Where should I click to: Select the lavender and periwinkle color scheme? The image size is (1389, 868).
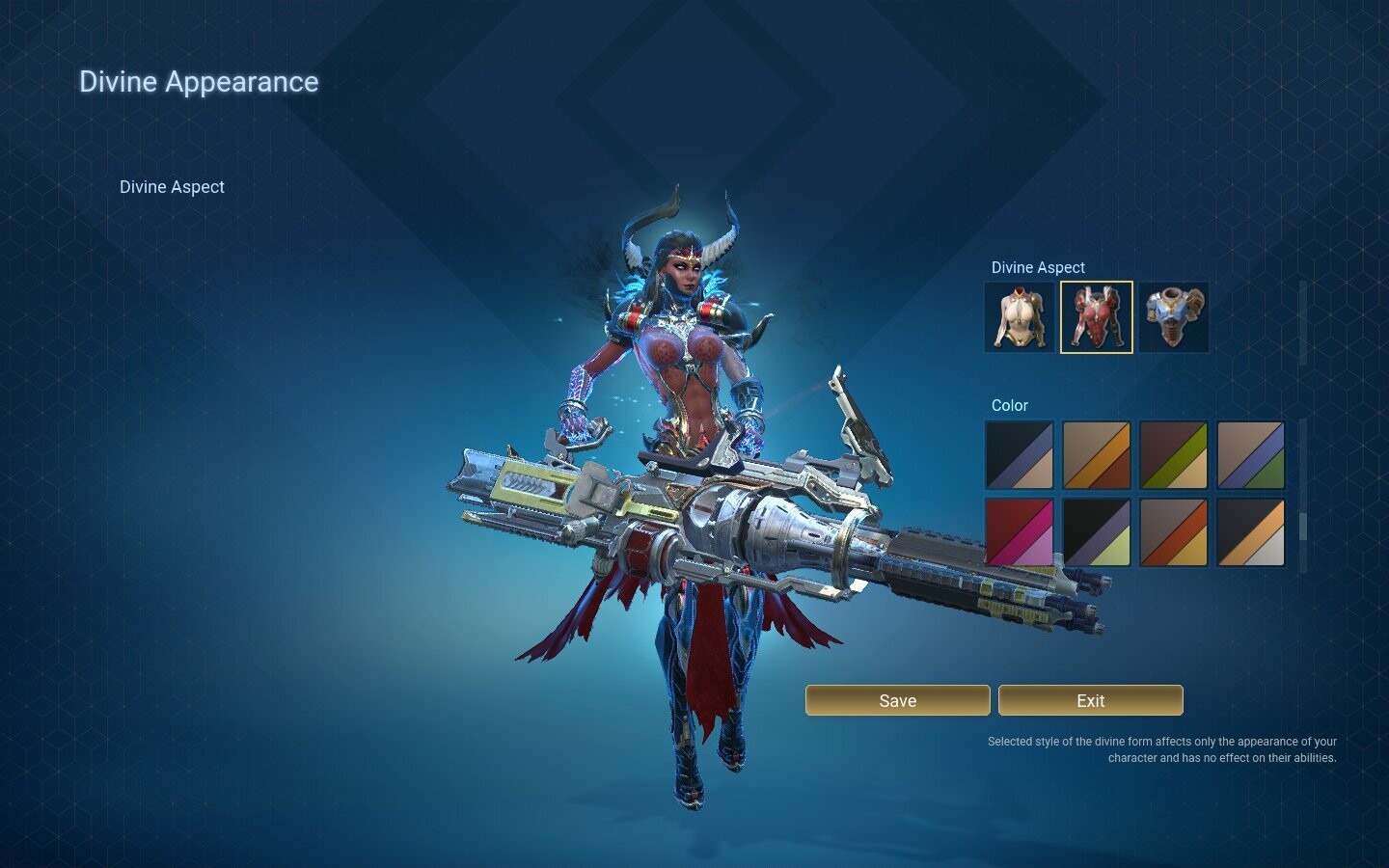click(x=1250, y=454)
